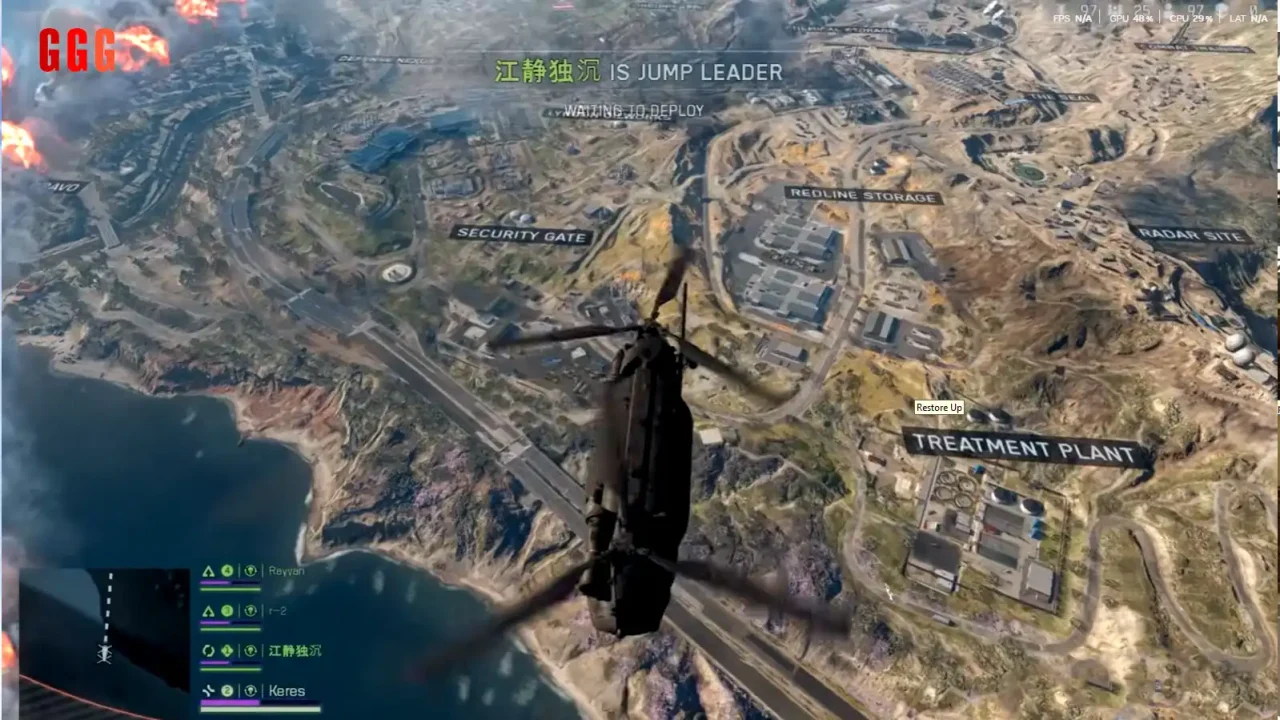This screenshot has width=1280, height=720.
Task: Click the Restore Up button
Action: 938,407
